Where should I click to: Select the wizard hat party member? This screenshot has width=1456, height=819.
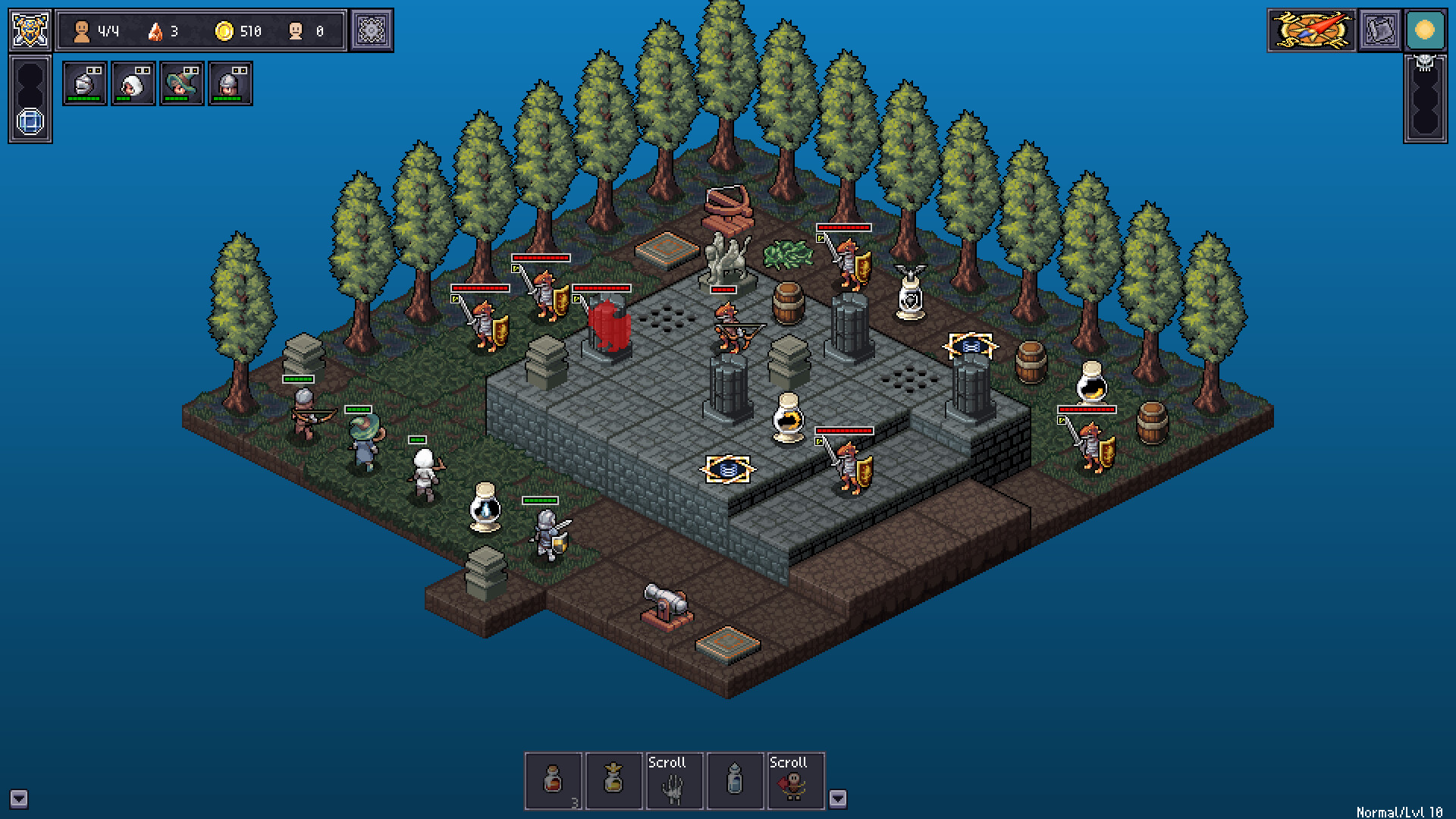[x=181, y=83]
